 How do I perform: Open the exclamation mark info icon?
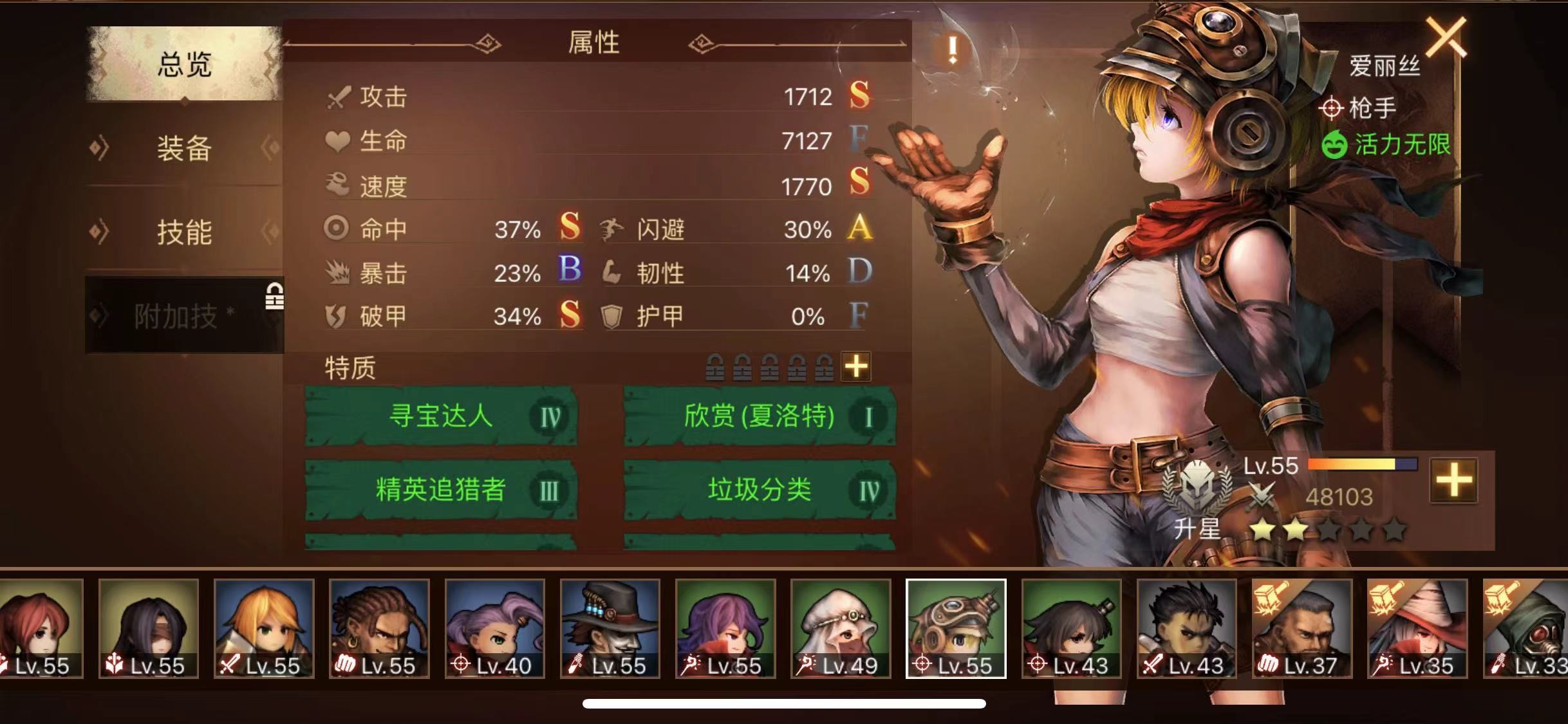[952, 50]
